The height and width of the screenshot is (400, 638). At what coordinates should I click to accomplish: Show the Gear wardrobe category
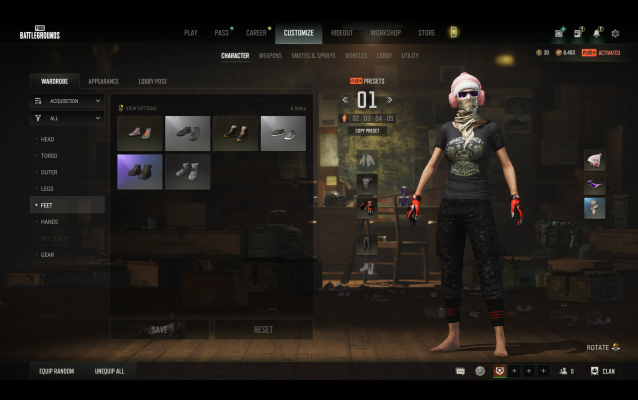pos(47,254)
